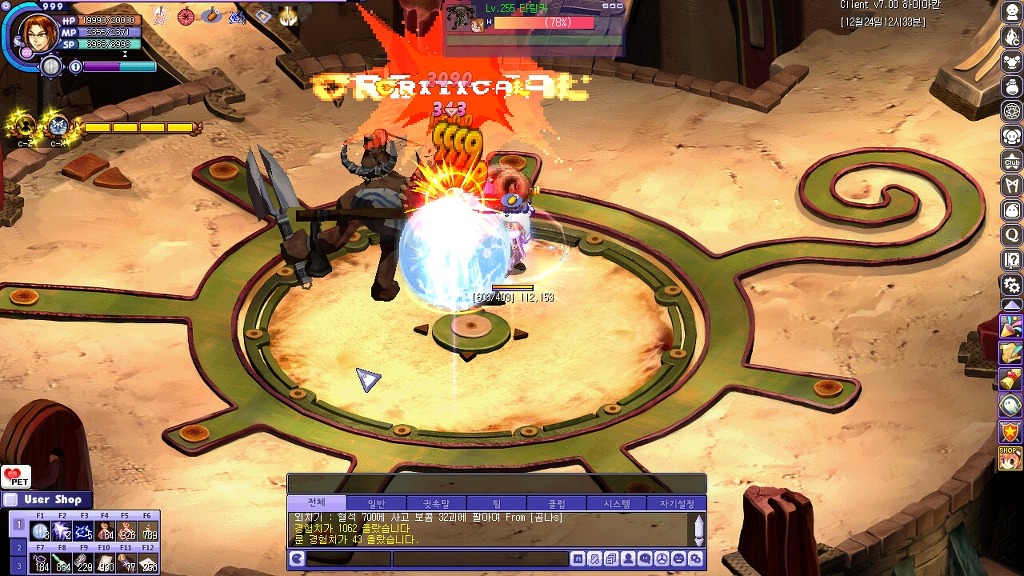Use the red potion in F4

105,530
